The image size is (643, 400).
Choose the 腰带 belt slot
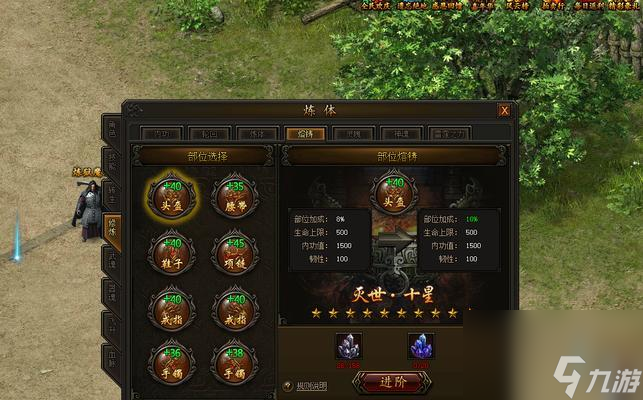235,194
